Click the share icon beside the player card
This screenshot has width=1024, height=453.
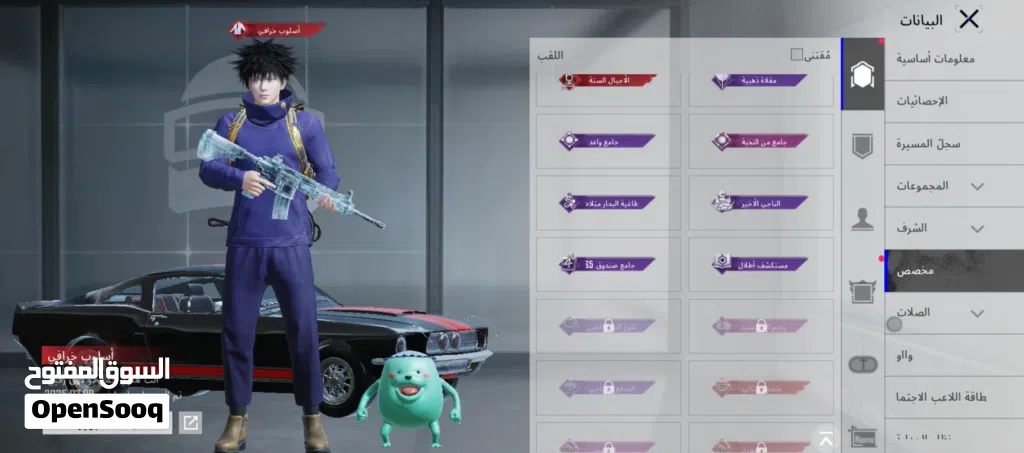coord(190,423)
